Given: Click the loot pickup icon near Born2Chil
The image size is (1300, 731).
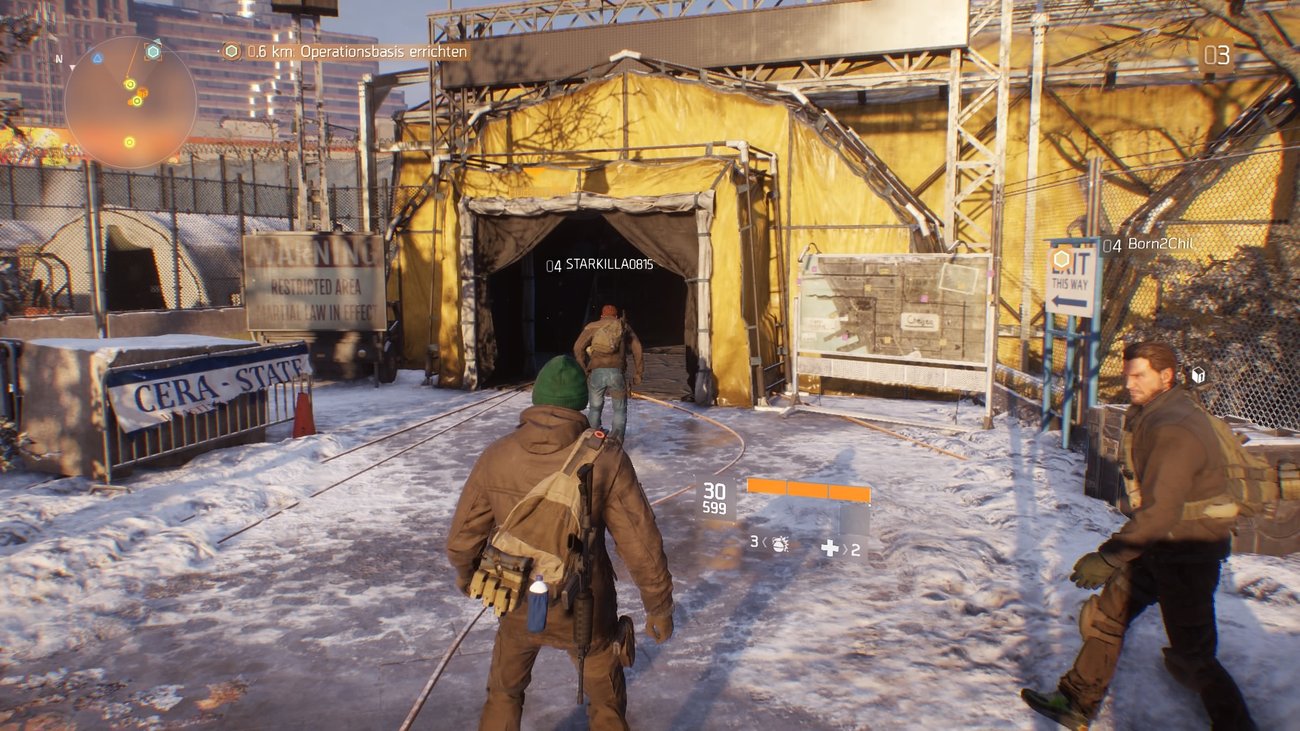Looking at the screenshot, I should click(1198, 374).
